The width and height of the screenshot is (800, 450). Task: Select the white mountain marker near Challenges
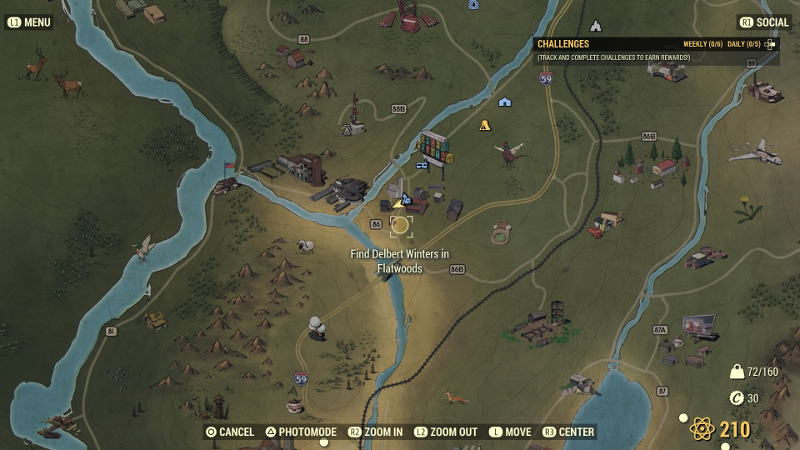(x=595, y=26)
